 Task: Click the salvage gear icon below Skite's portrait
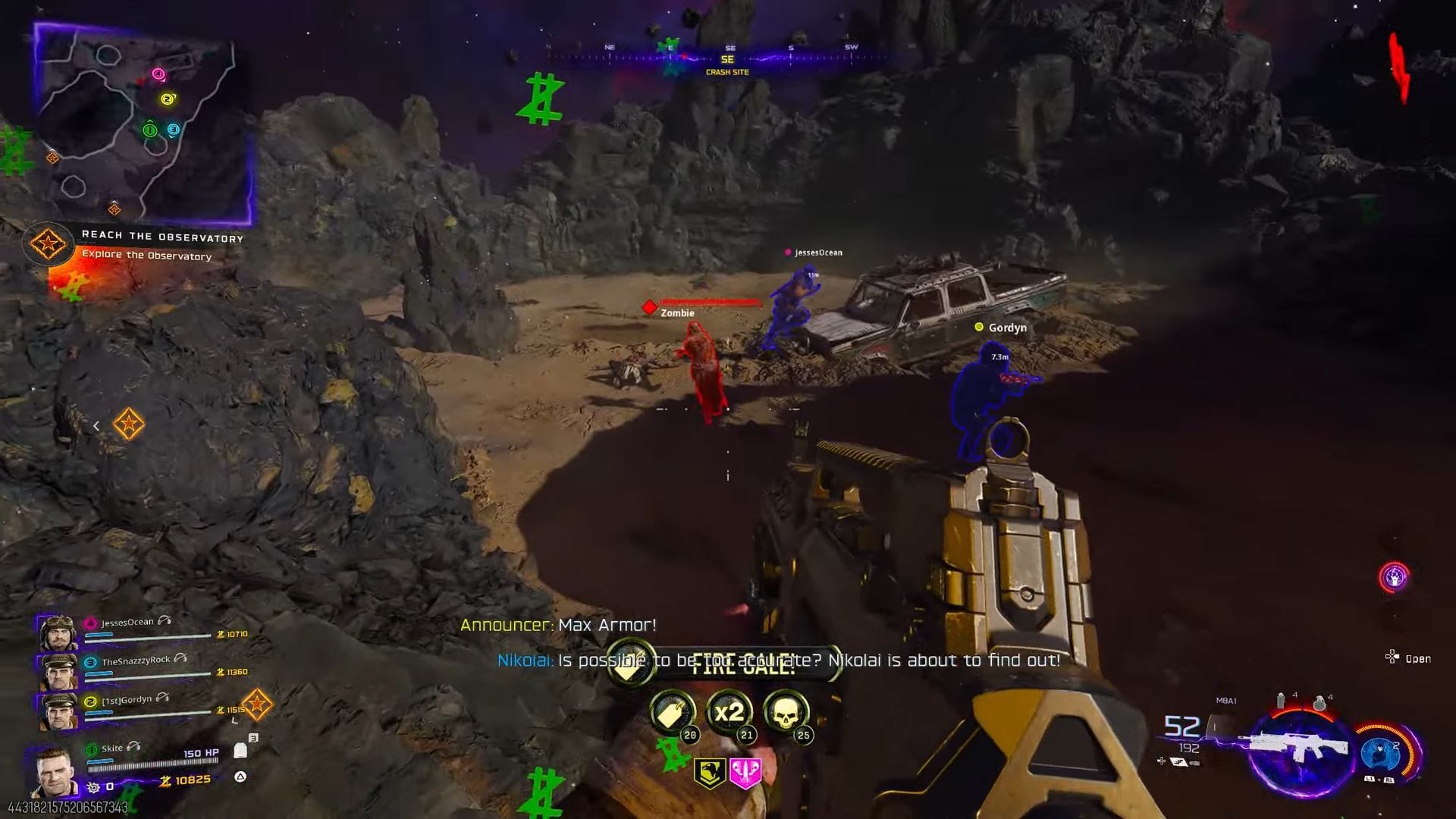tap(92, 786)
